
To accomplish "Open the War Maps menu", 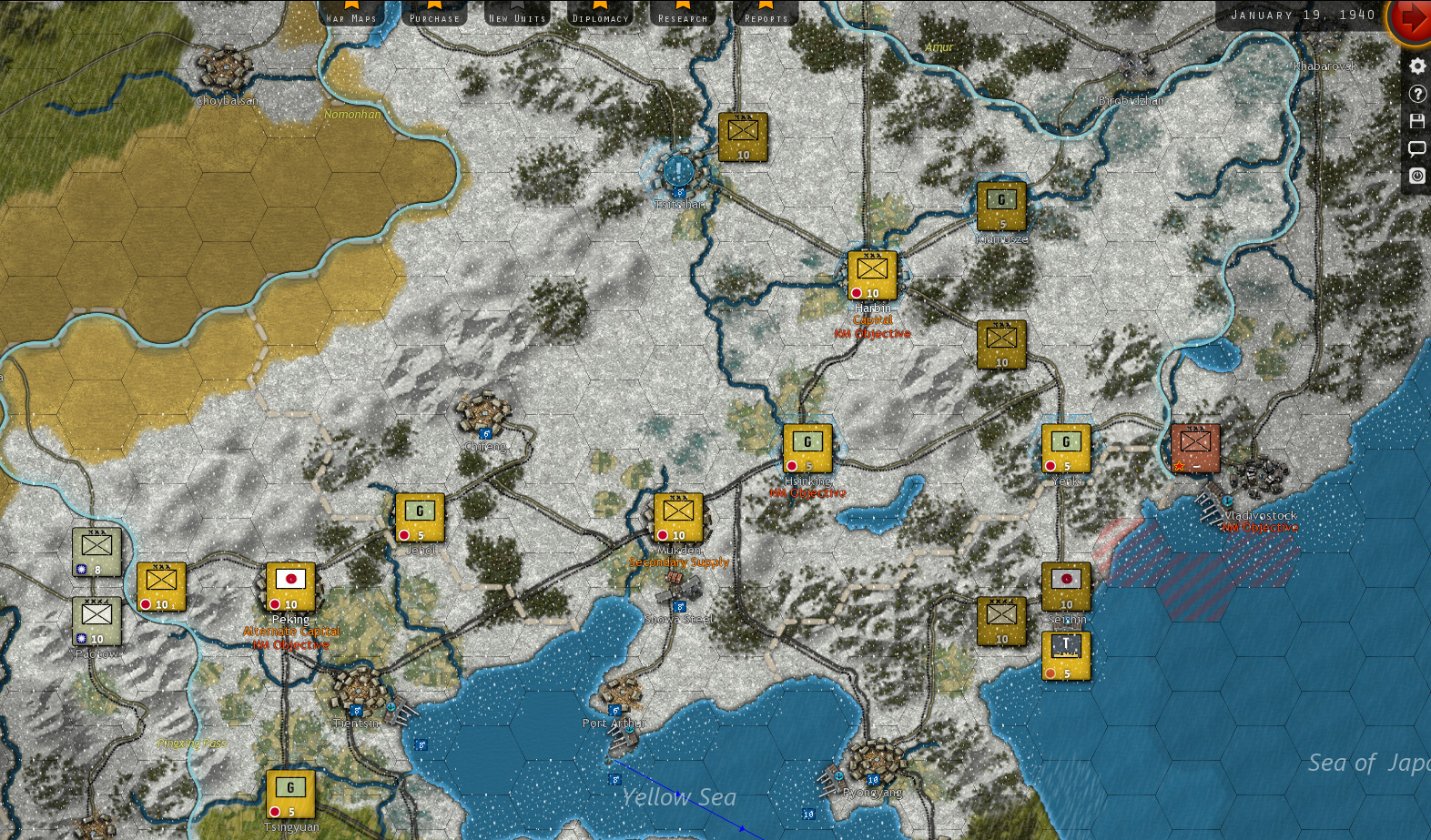I will (x=353, y=15).
